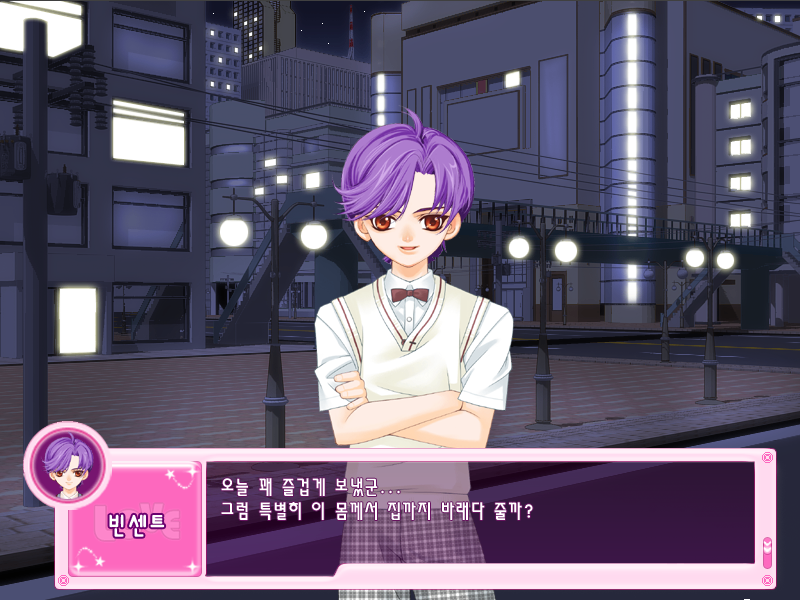Click the pink 빈센트 name plate
The height and width of the screenshot is (600, 800).
point(136,526)
